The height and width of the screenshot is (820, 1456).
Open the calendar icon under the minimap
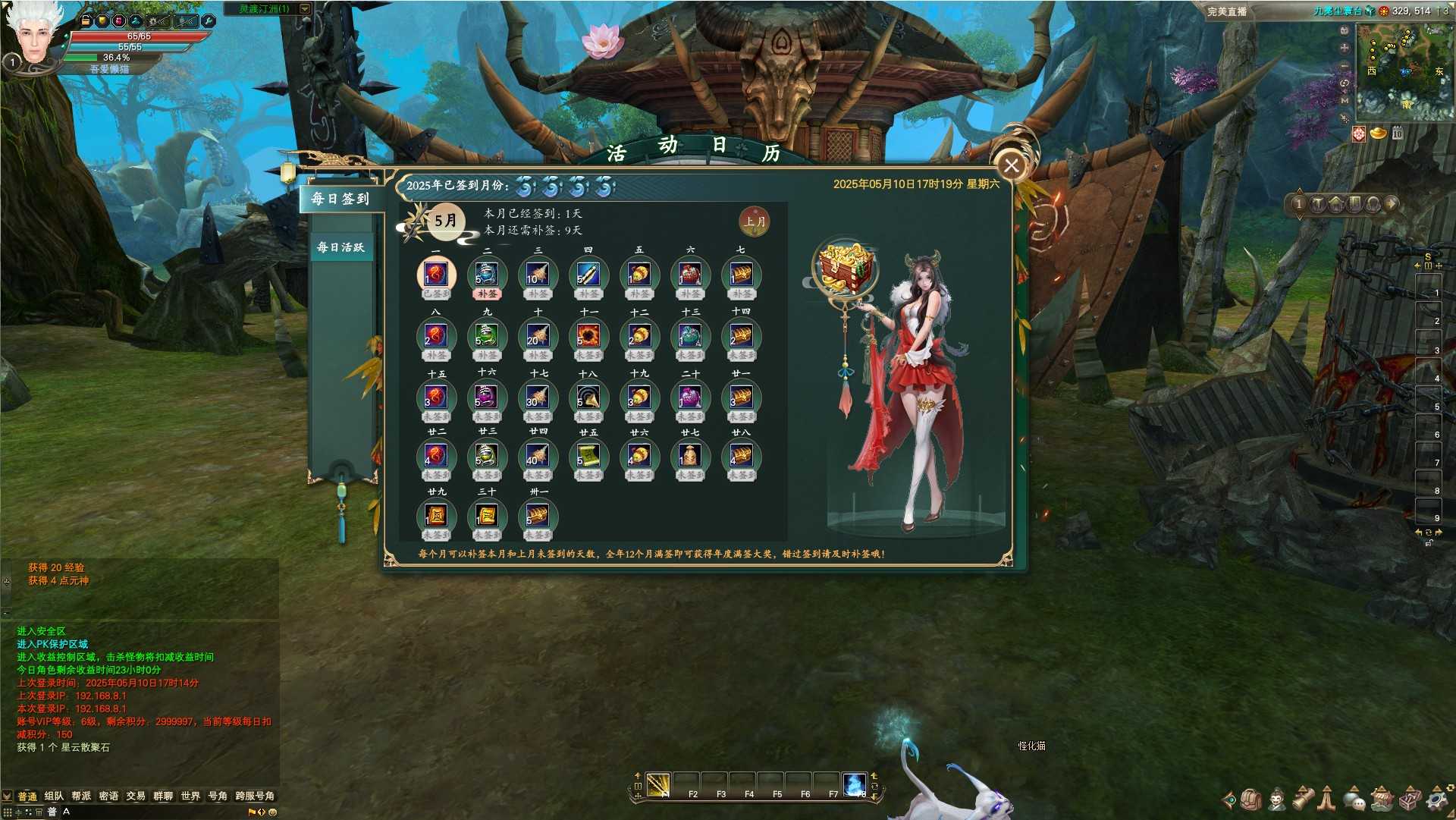1398,134
